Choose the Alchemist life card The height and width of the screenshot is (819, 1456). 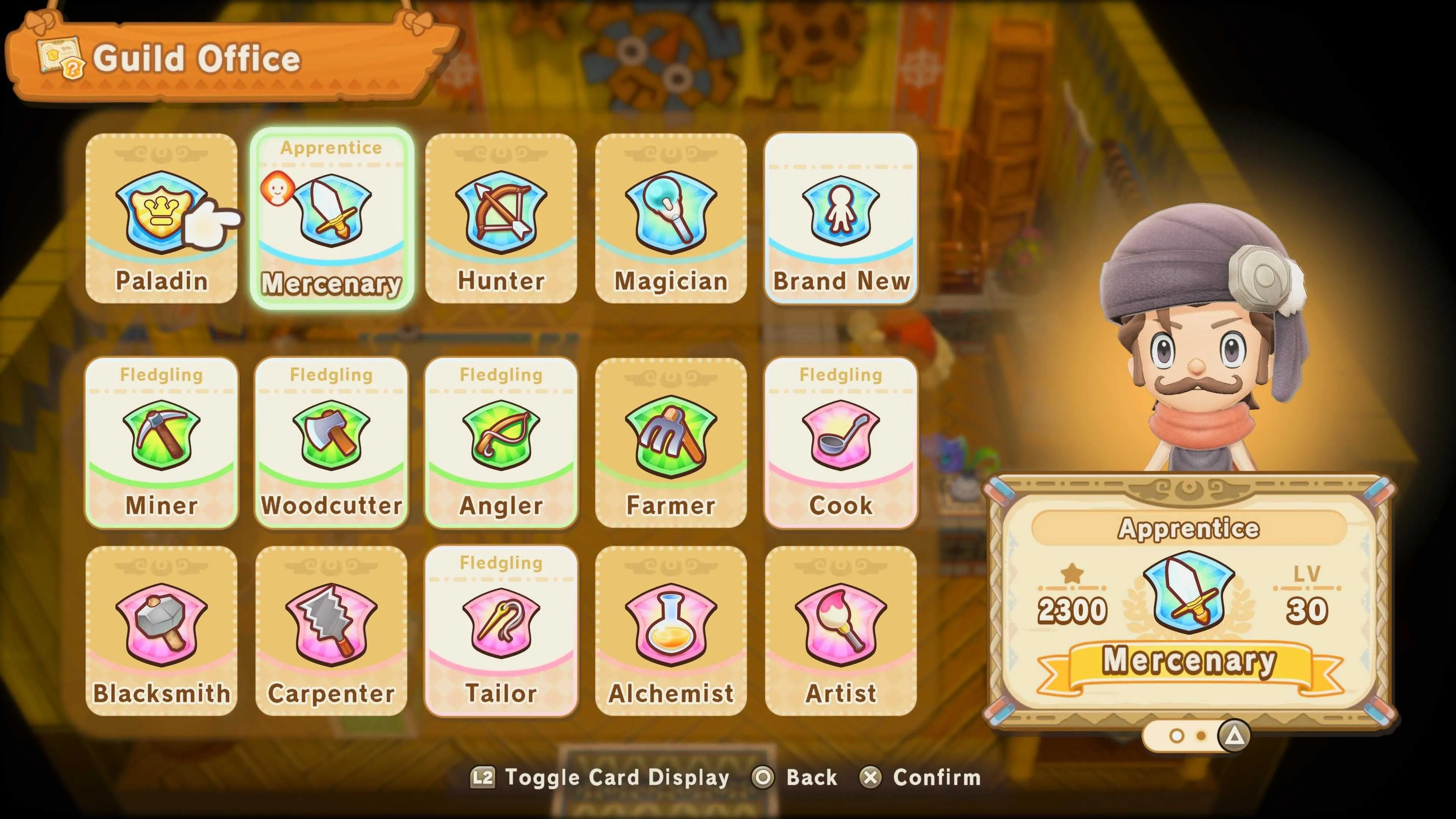671,630
